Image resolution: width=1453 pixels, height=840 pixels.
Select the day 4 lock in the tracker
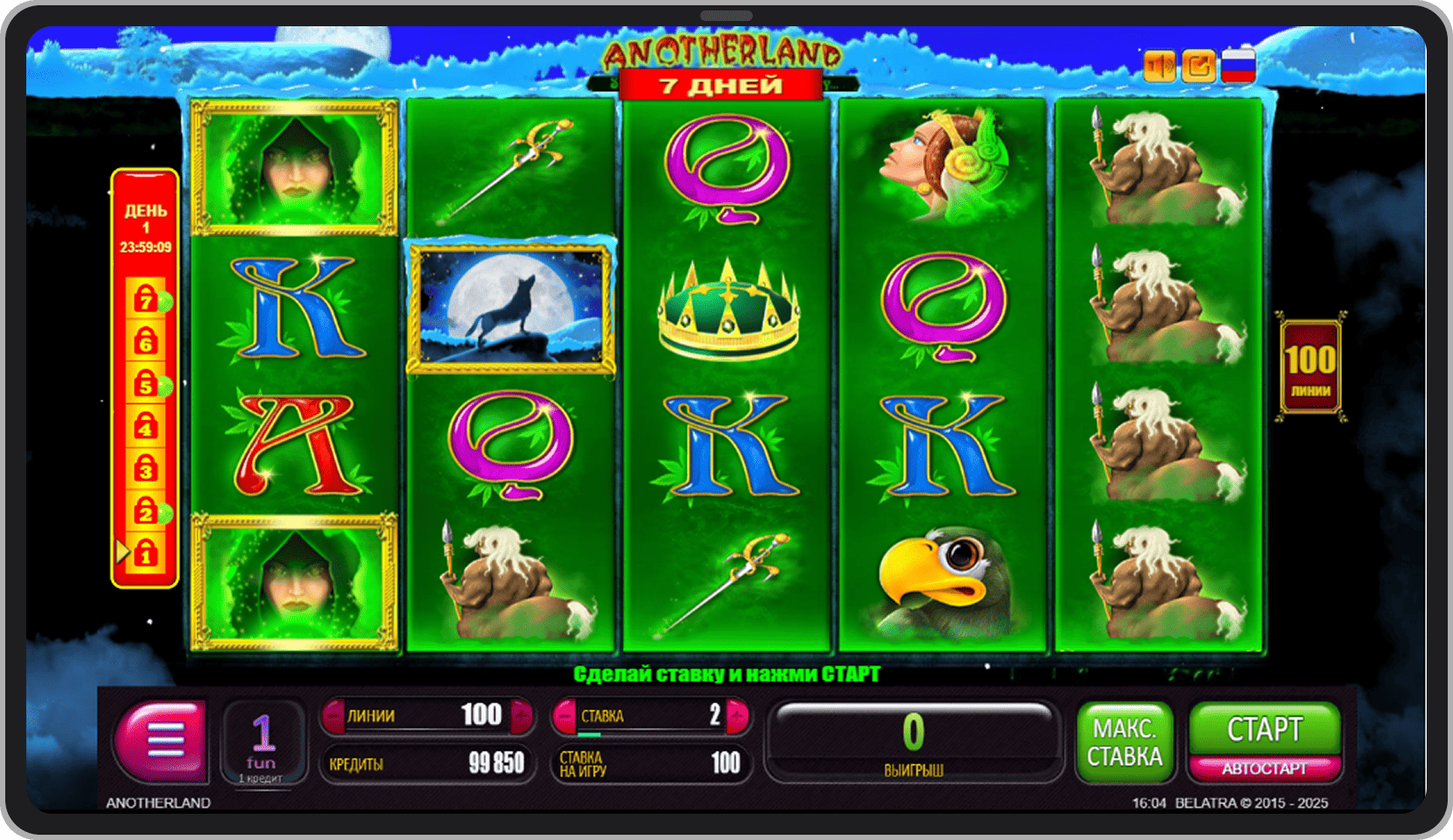146,426
